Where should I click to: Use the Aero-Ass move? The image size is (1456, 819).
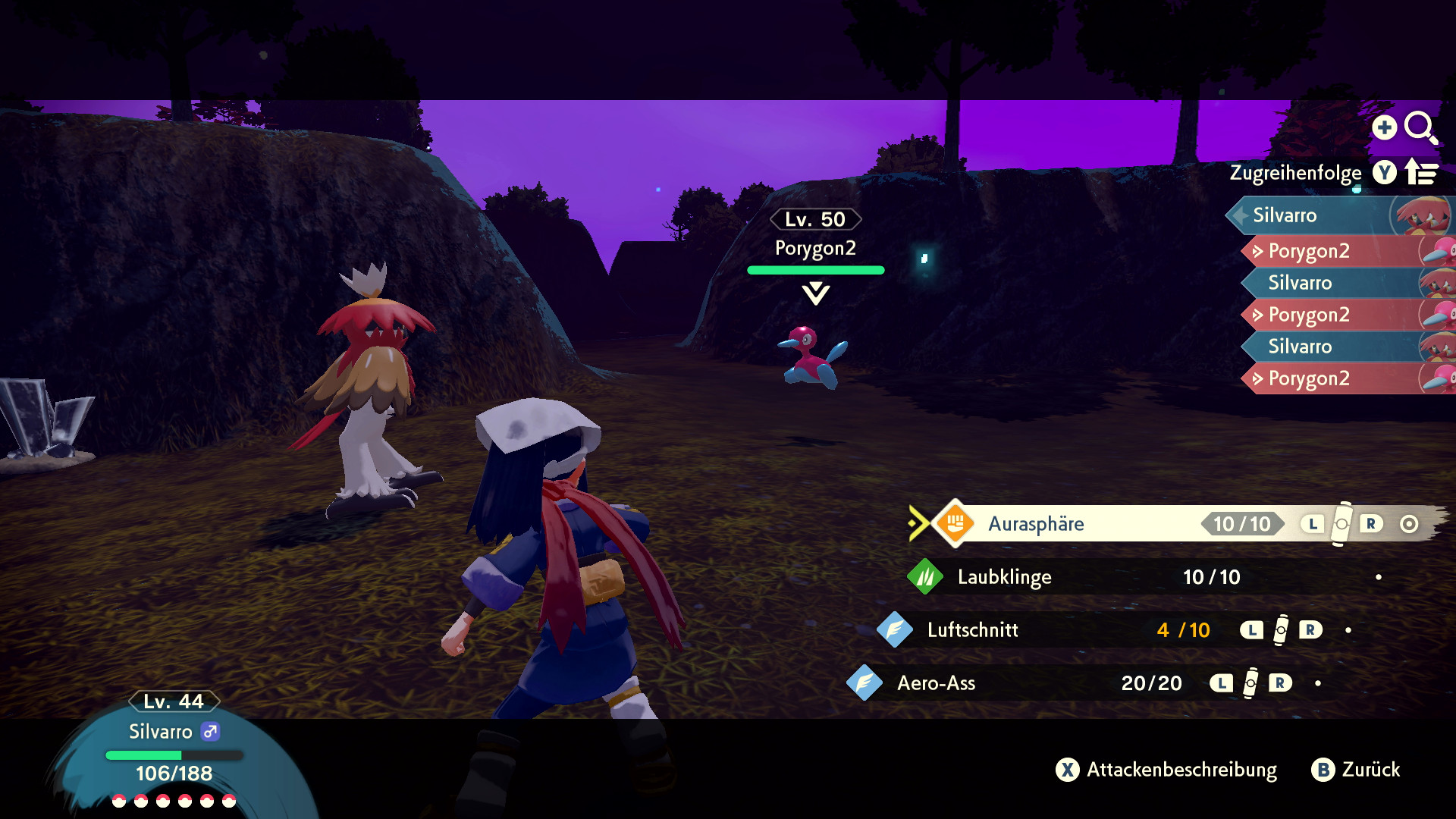[x=936, y=683]
